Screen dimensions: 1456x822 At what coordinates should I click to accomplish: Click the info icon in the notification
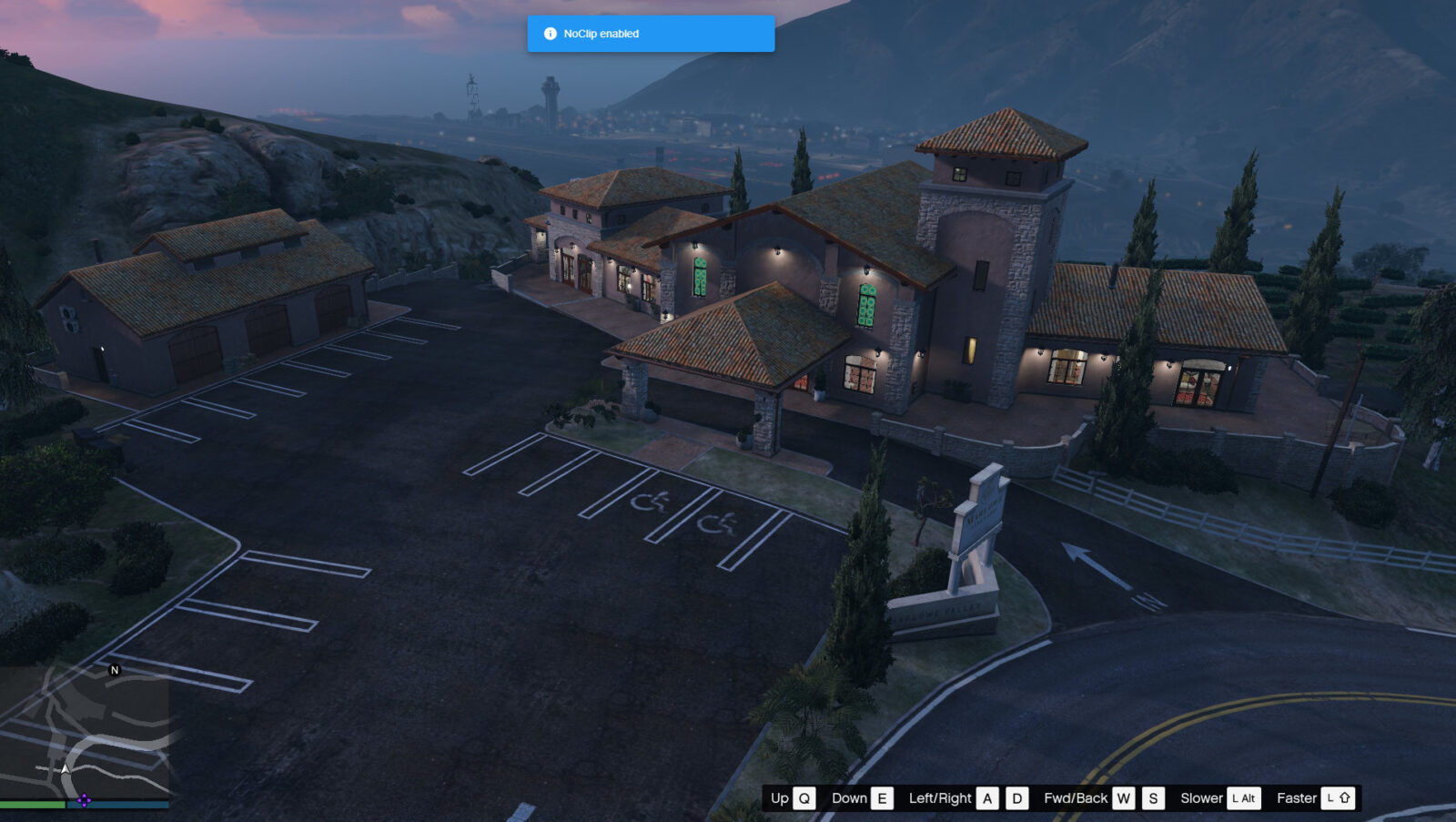tap(550, 34)
